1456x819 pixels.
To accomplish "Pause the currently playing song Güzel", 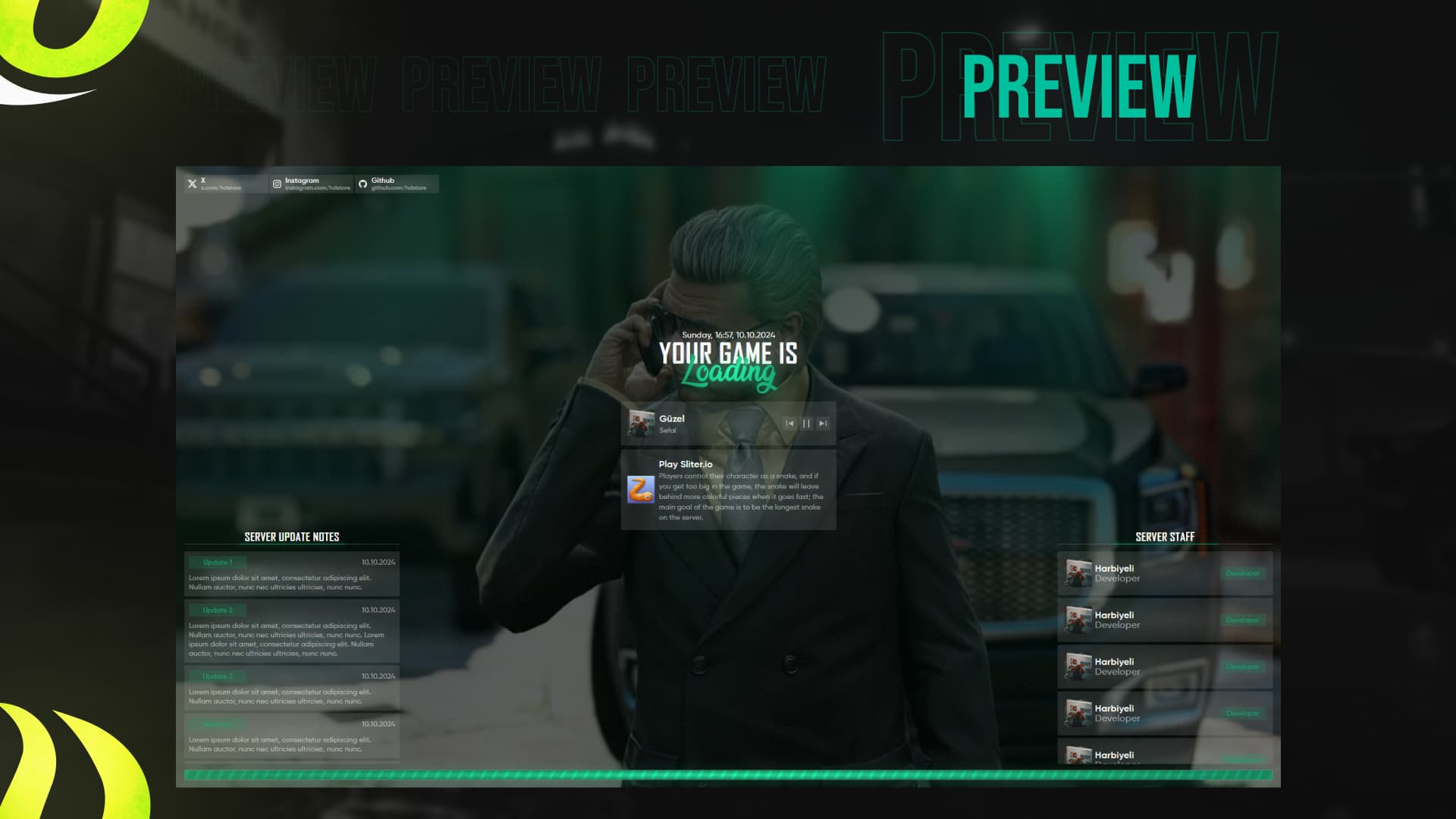I will coord(806,423).
